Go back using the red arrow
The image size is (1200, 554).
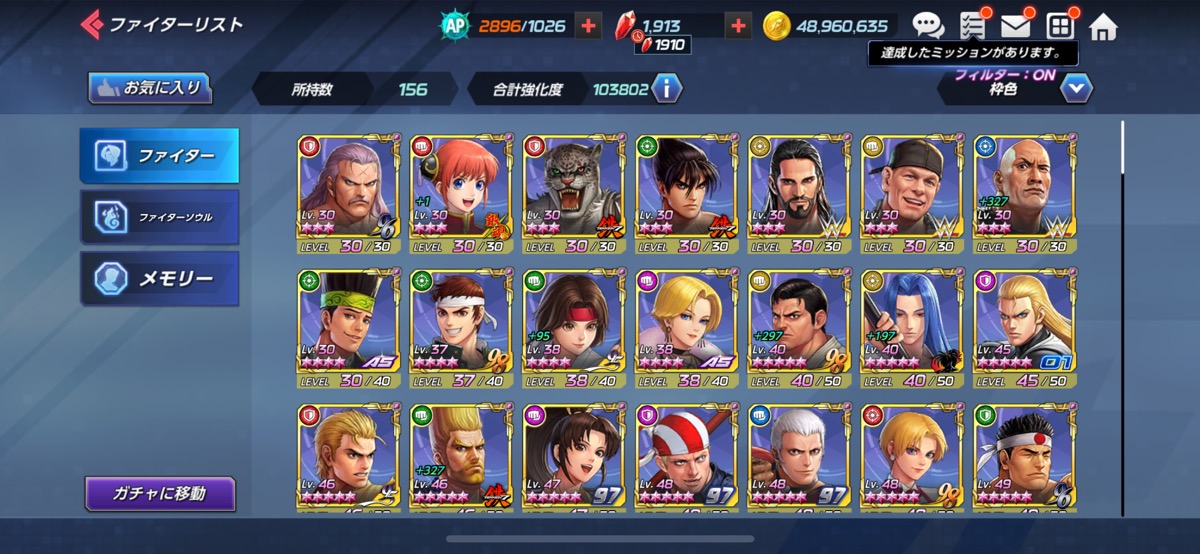click(x=91, y=24)
